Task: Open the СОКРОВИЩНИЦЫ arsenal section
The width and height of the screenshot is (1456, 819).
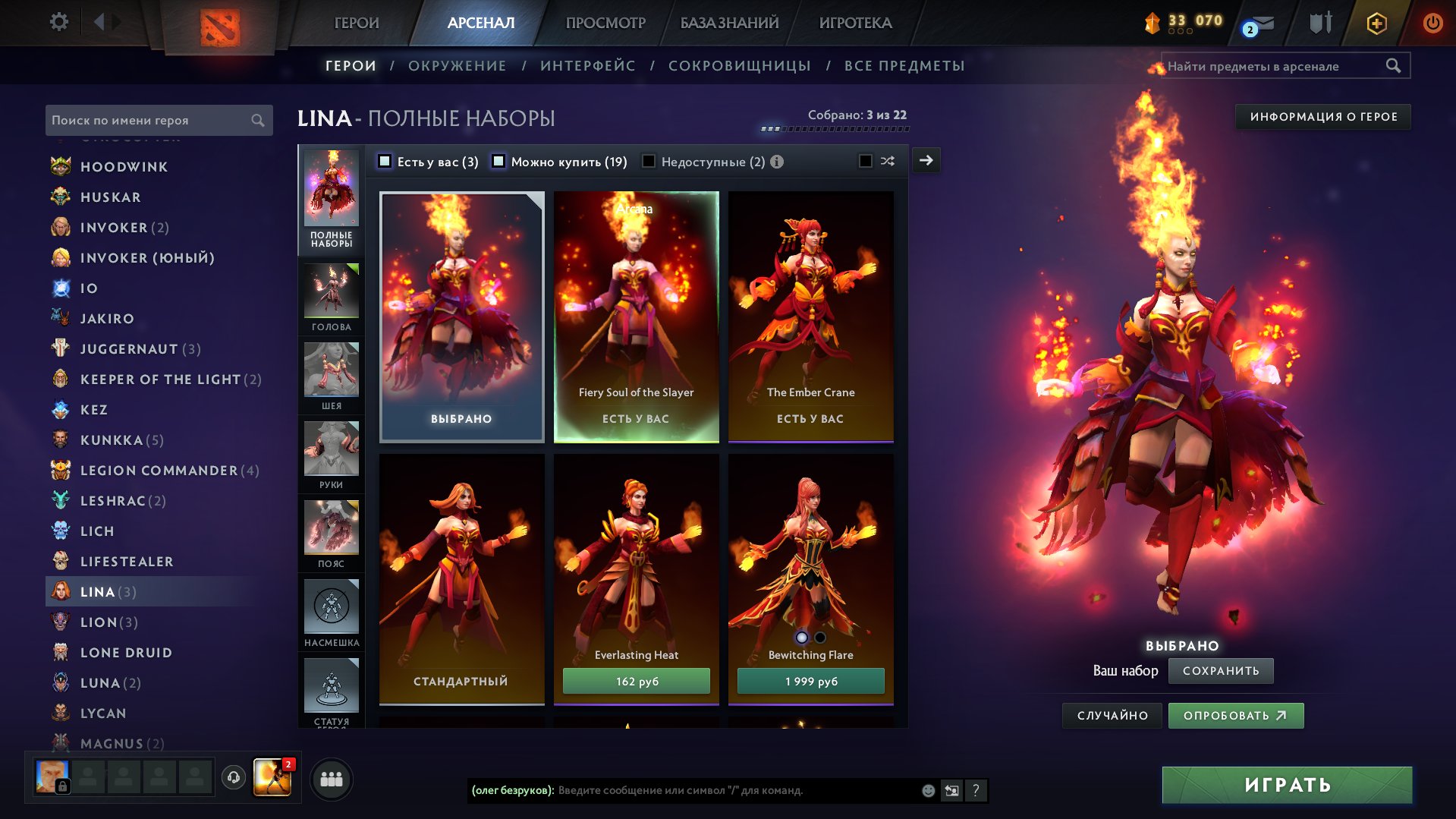Action: click(x=739, y=66)
